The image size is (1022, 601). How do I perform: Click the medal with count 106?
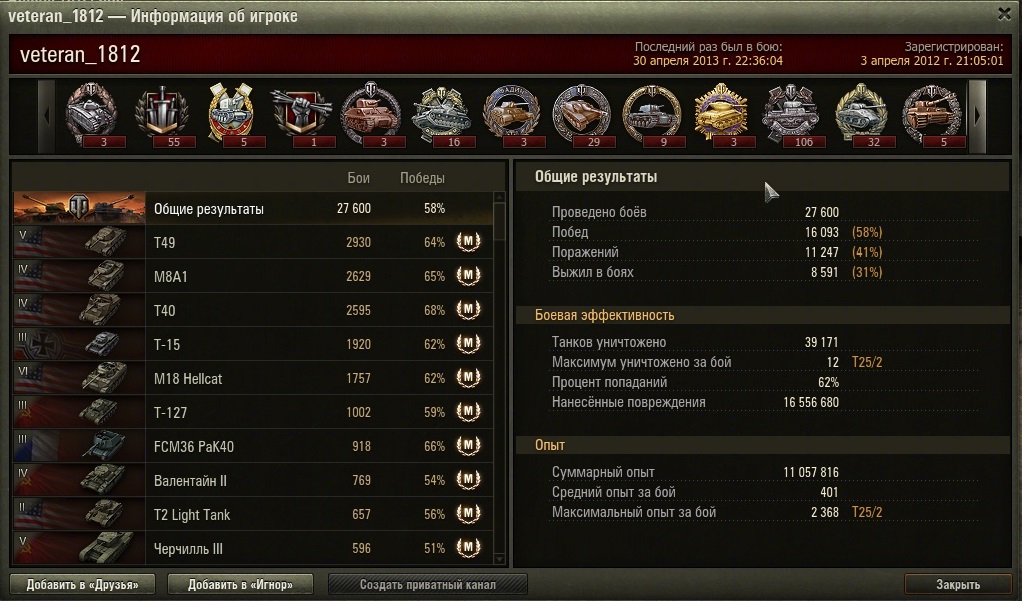(x=791, y=113)
